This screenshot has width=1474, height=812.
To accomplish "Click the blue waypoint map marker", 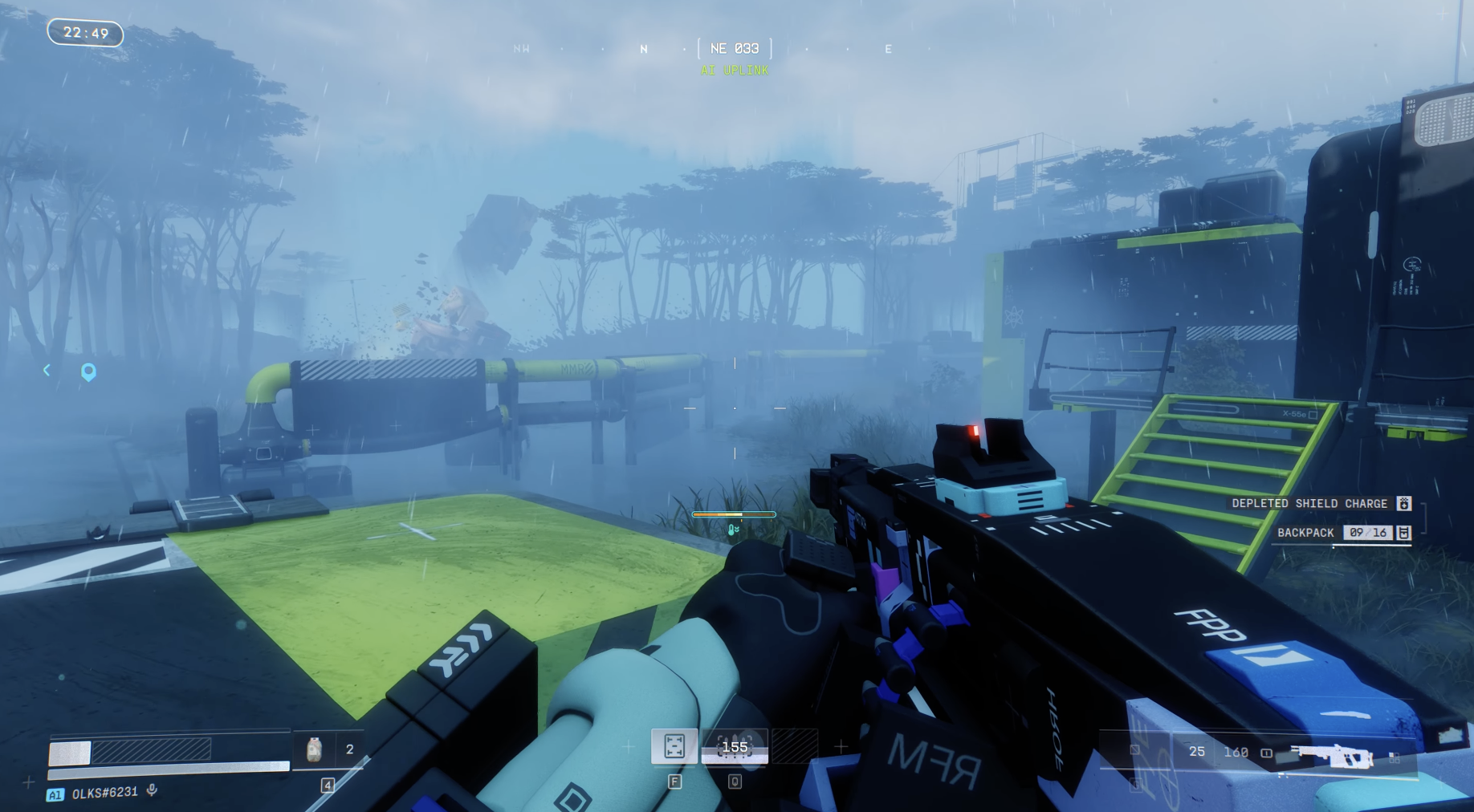I will click(88, 371).
